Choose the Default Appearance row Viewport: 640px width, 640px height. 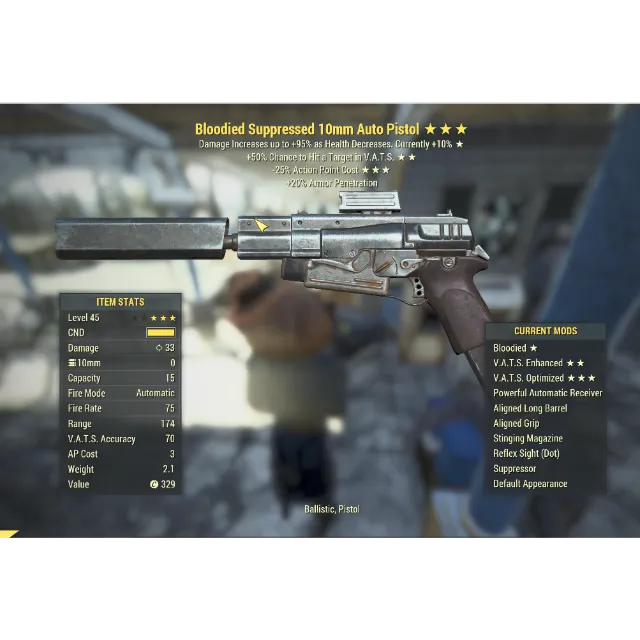click(x=530, y=484)
